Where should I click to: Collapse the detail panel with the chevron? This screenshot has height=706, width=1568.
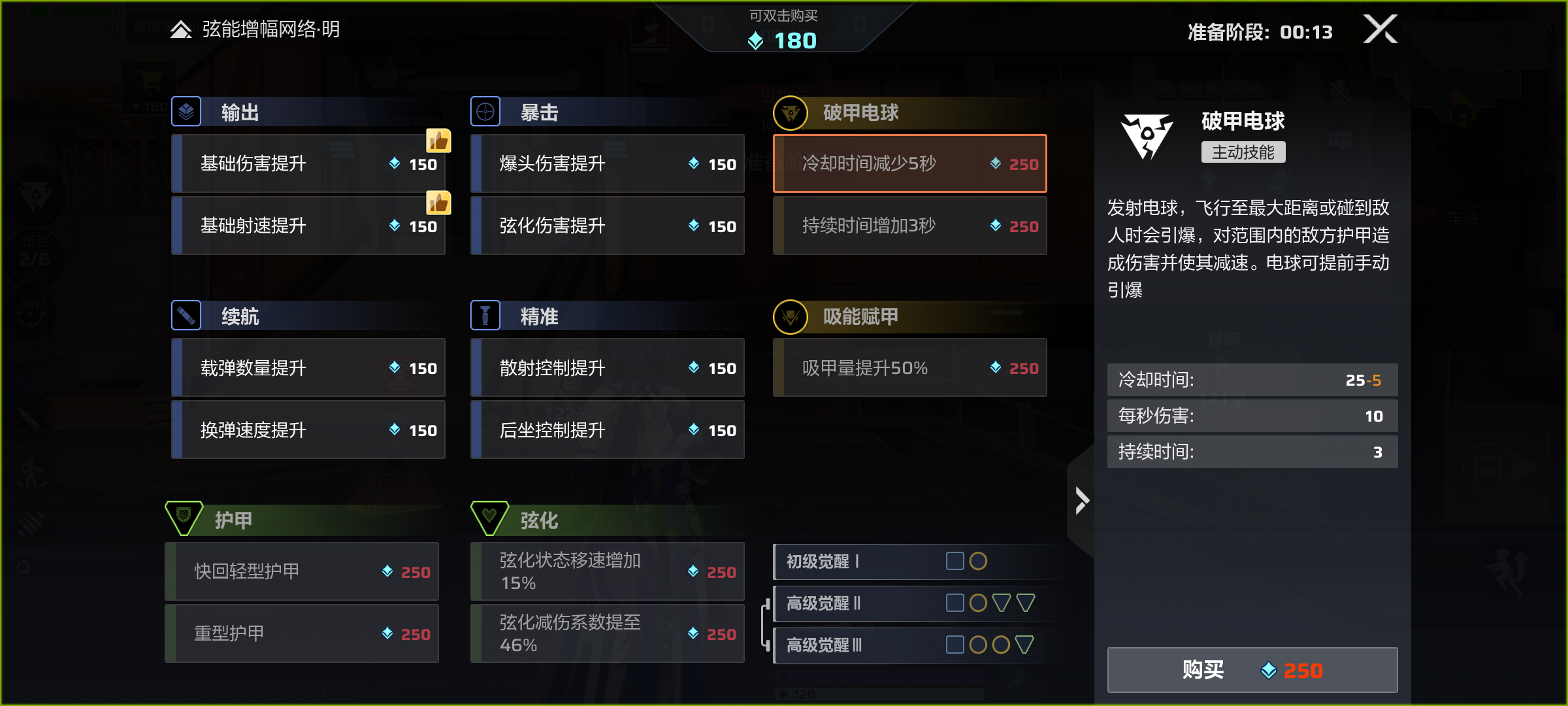pyautogui.click(x=1081, y=501)
